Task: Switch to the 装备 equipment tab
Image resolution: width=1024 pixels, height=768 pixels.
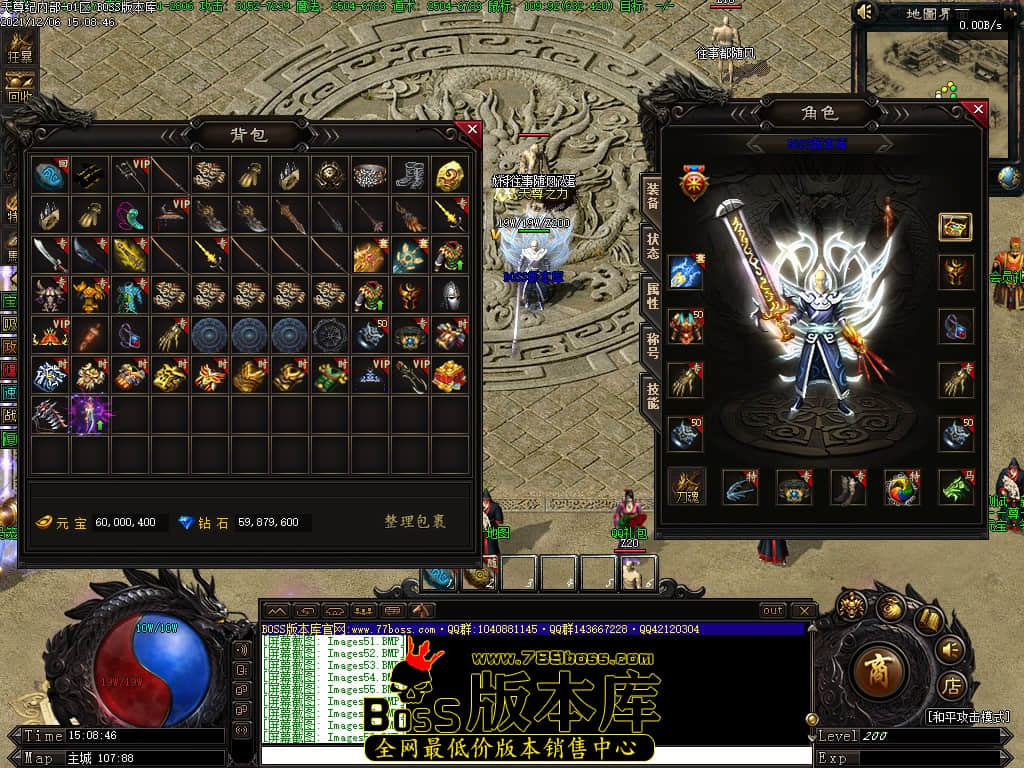Action: click(652, 194)
